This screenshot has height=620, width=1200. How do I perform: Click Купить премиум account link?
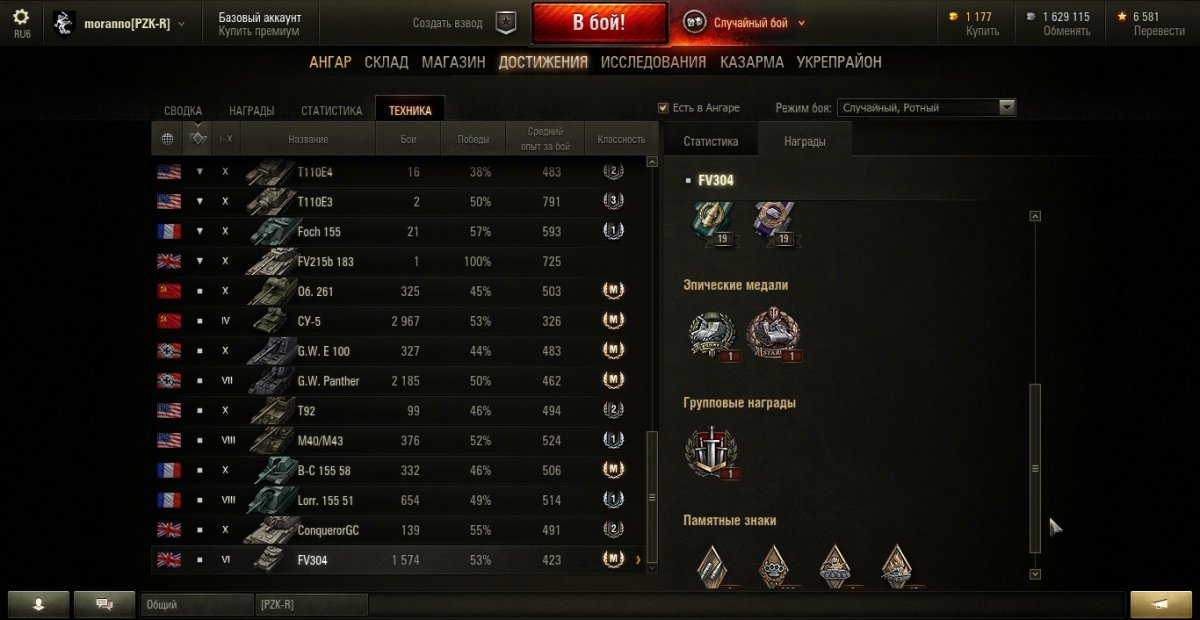(x=259, y=31)
